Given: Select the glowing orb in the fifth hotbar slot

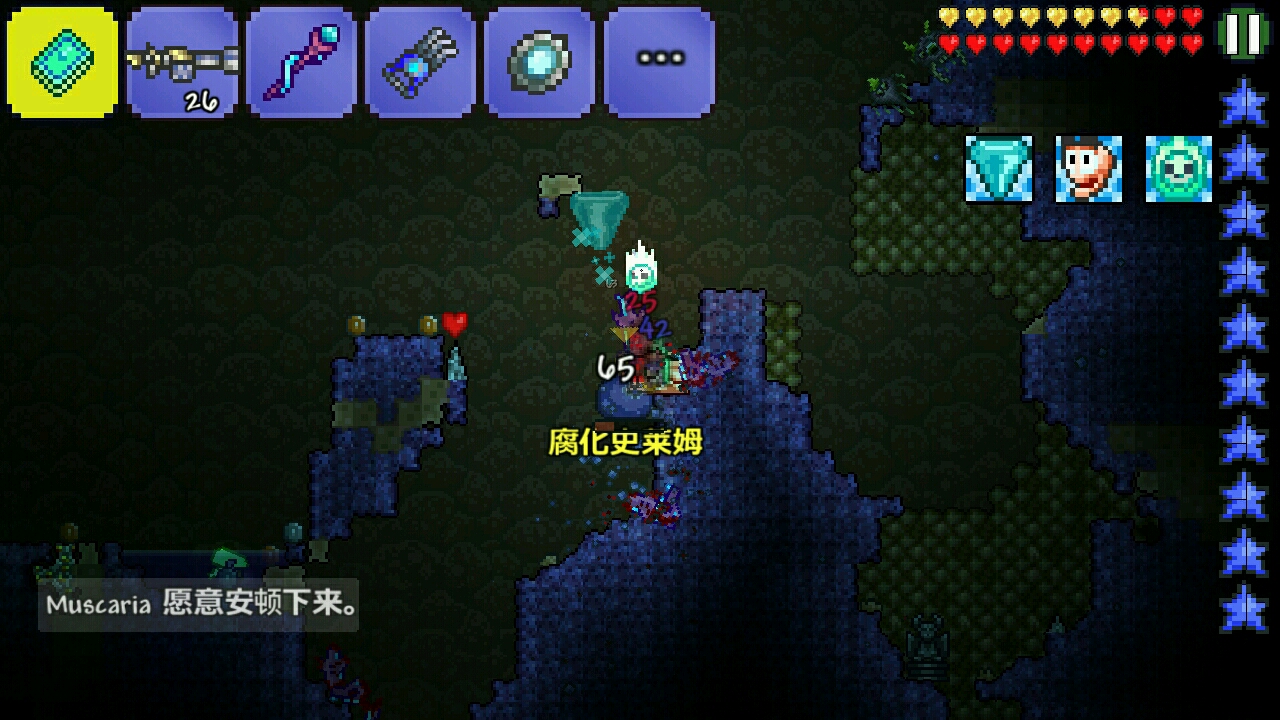Looking at the screenshot, I should pyautogui.click(x=540, y=62).
